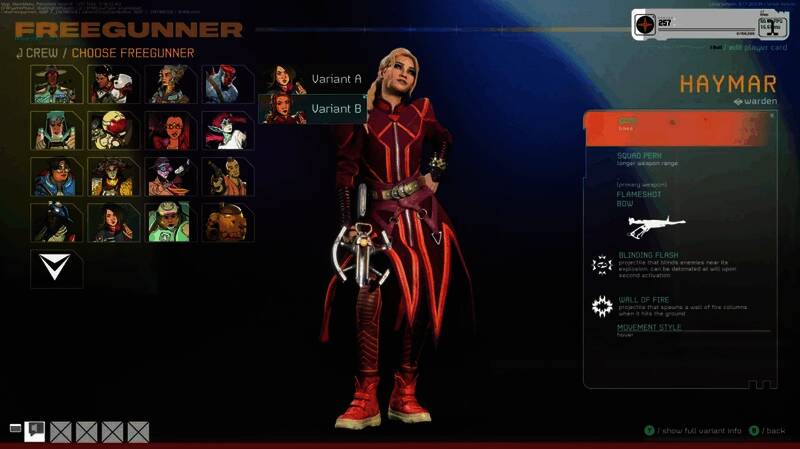
Task: Pick the red round robot freegunner portrait
Action: point(113,131)
